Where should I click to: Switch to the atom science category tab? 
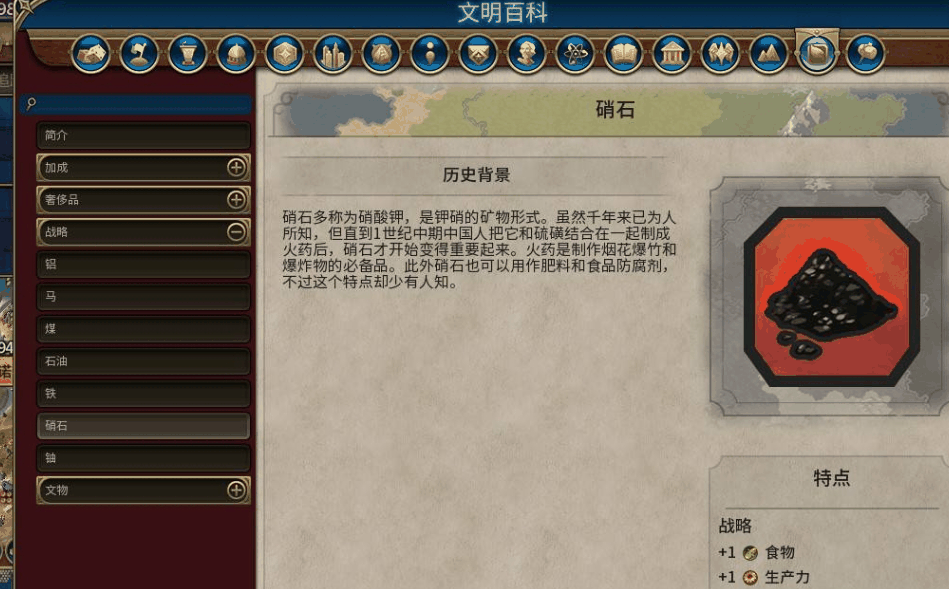[575, 53]
